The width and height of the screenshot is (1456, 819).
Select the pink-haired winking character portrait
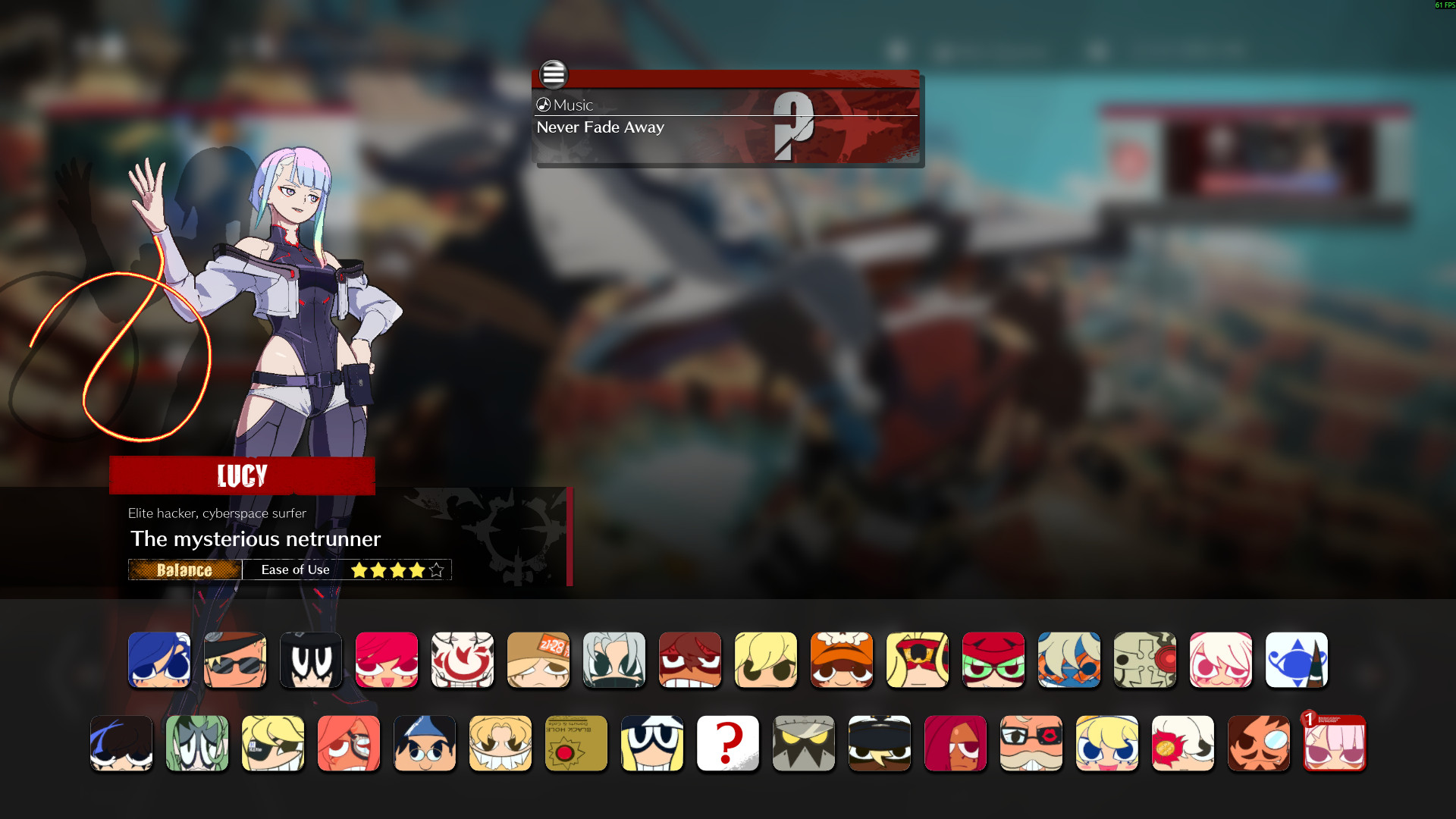click(x=1221, y=661)
